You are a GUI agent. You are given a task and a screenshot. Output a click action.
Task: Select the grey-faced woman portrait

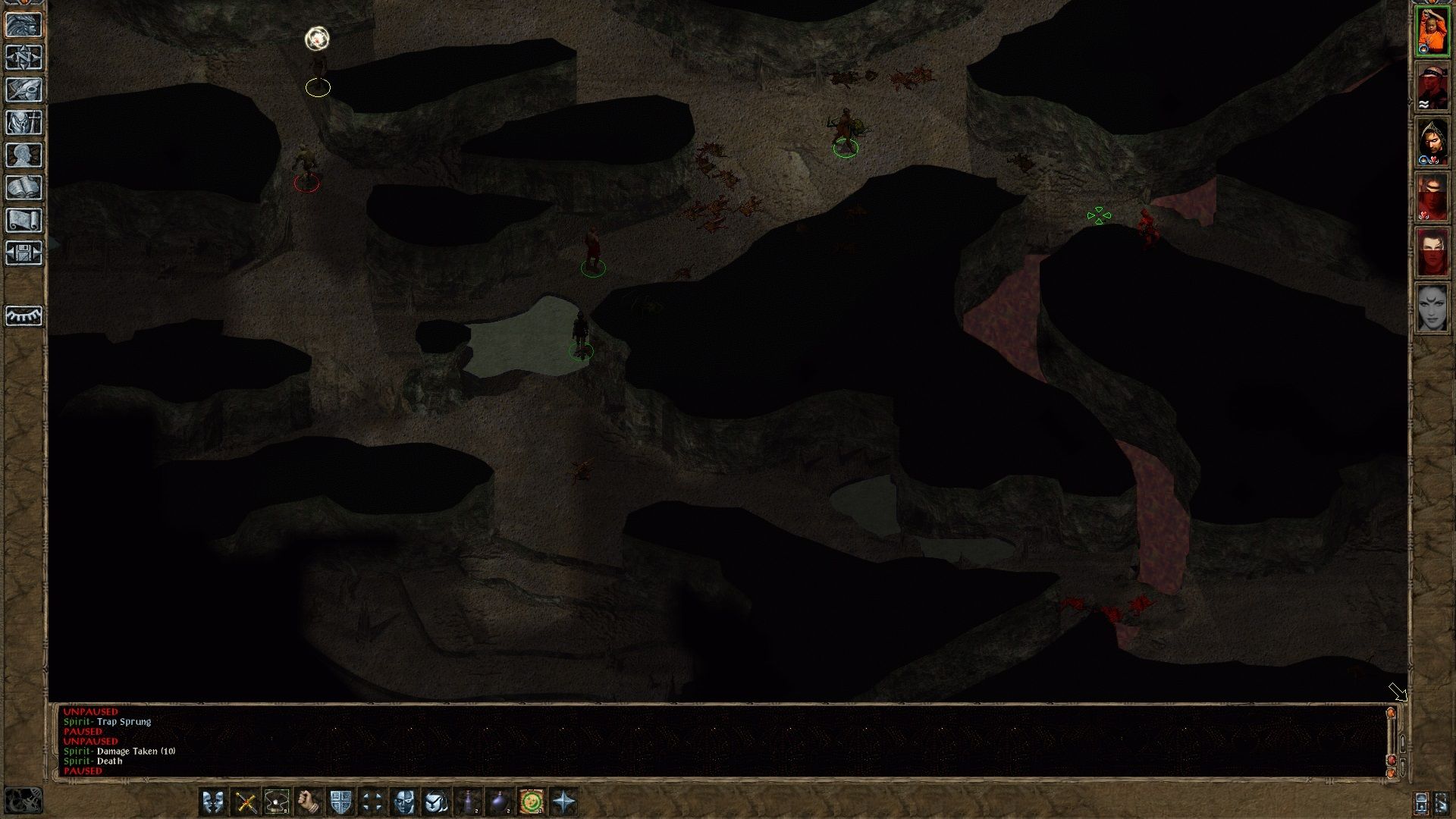tap(1432, 308)
